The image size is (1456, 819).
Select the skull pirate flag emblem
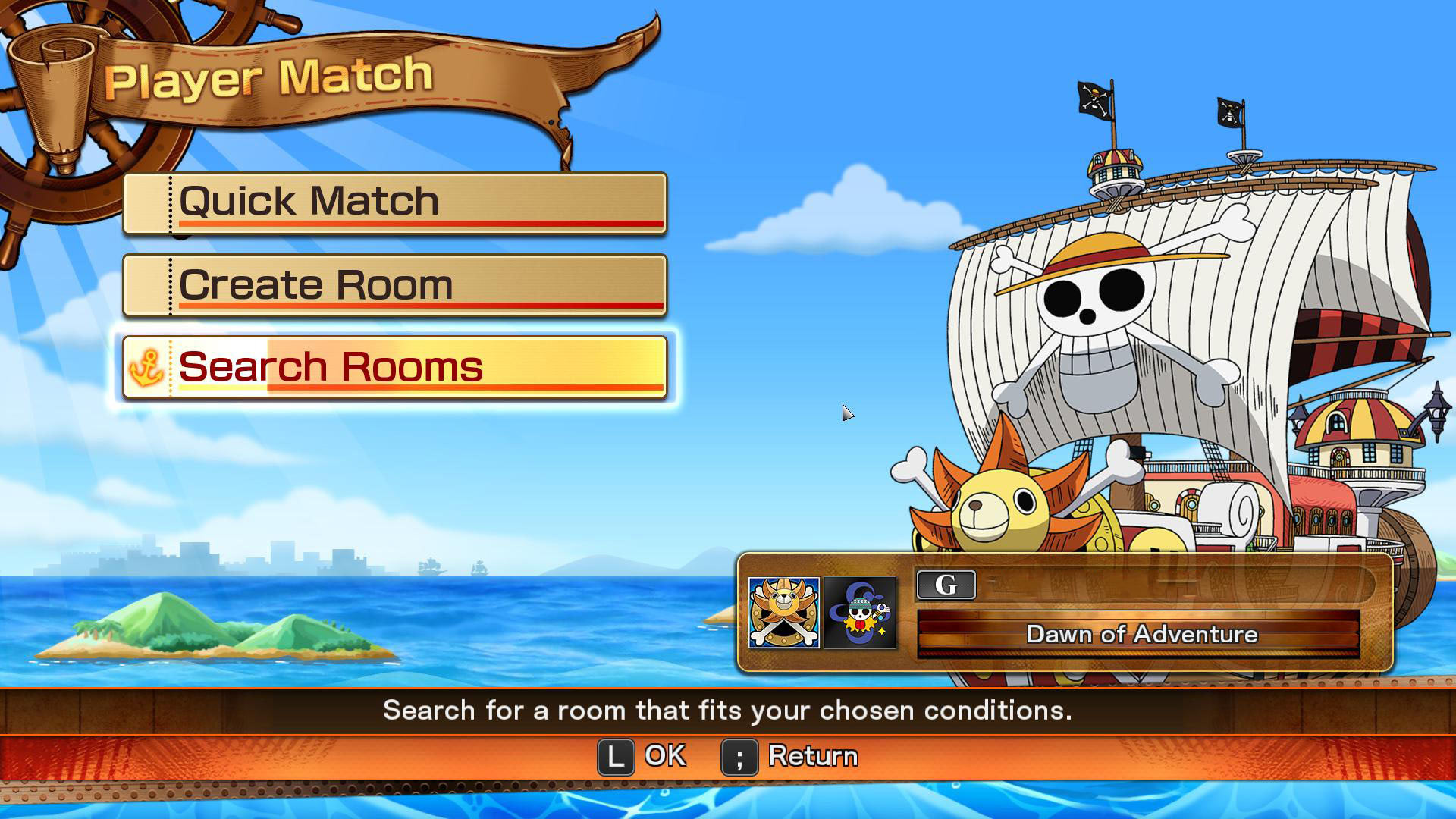coord(860,613)
